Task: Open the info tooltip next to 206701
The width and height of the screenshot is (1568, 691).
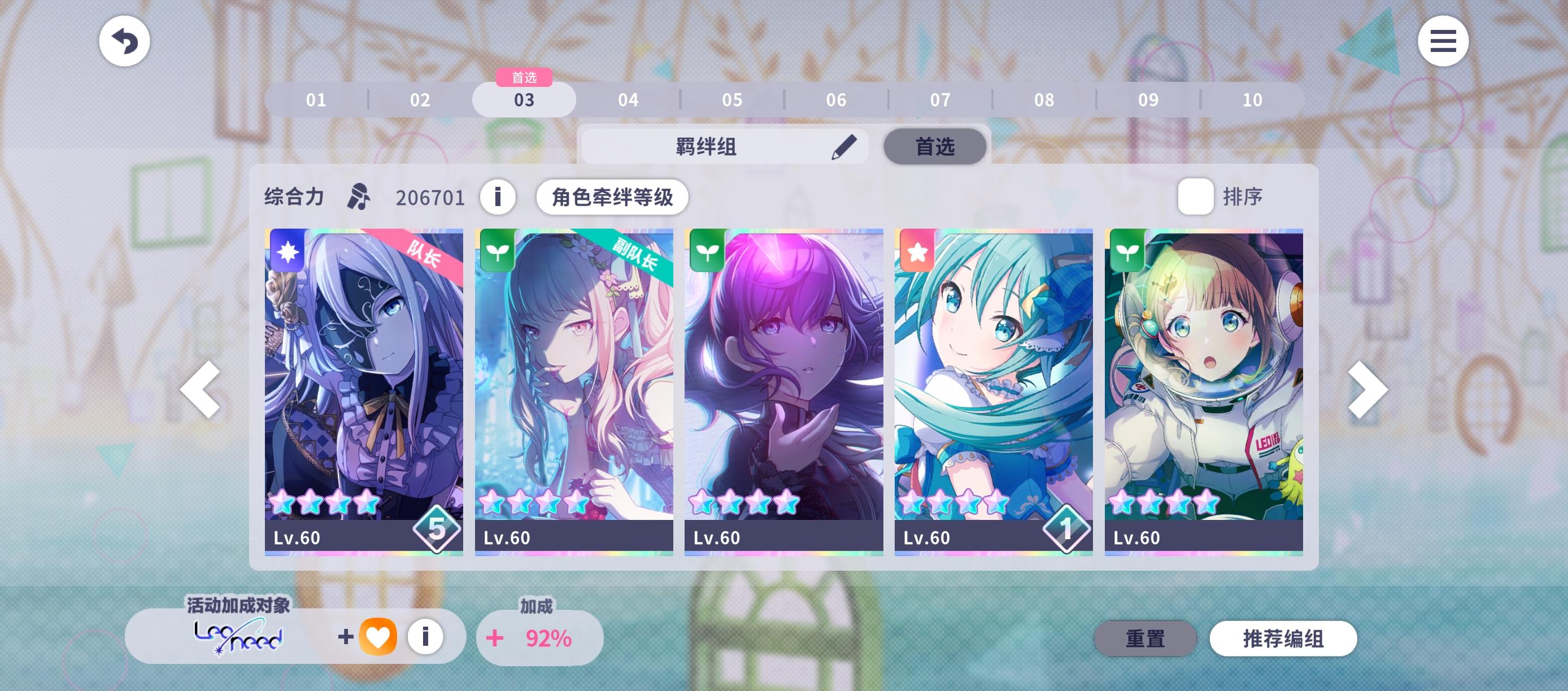Action: pyautogui.click(x=498, y=196)
